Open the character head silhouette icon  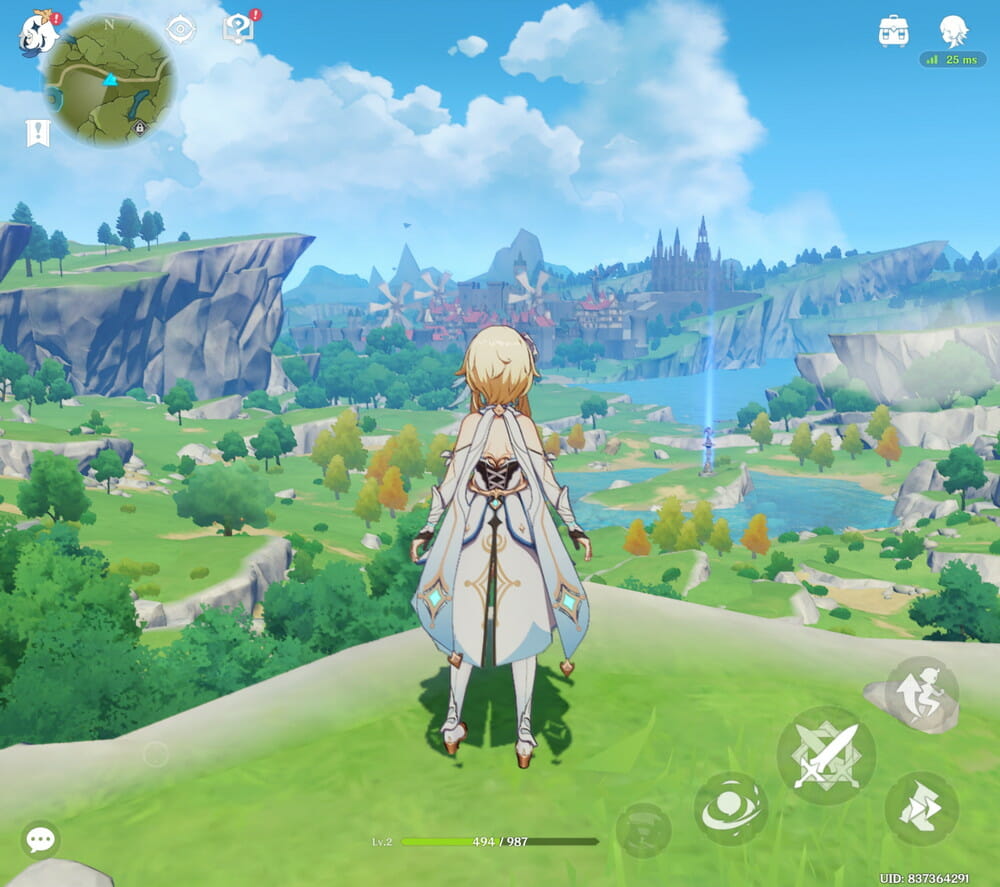954,30
